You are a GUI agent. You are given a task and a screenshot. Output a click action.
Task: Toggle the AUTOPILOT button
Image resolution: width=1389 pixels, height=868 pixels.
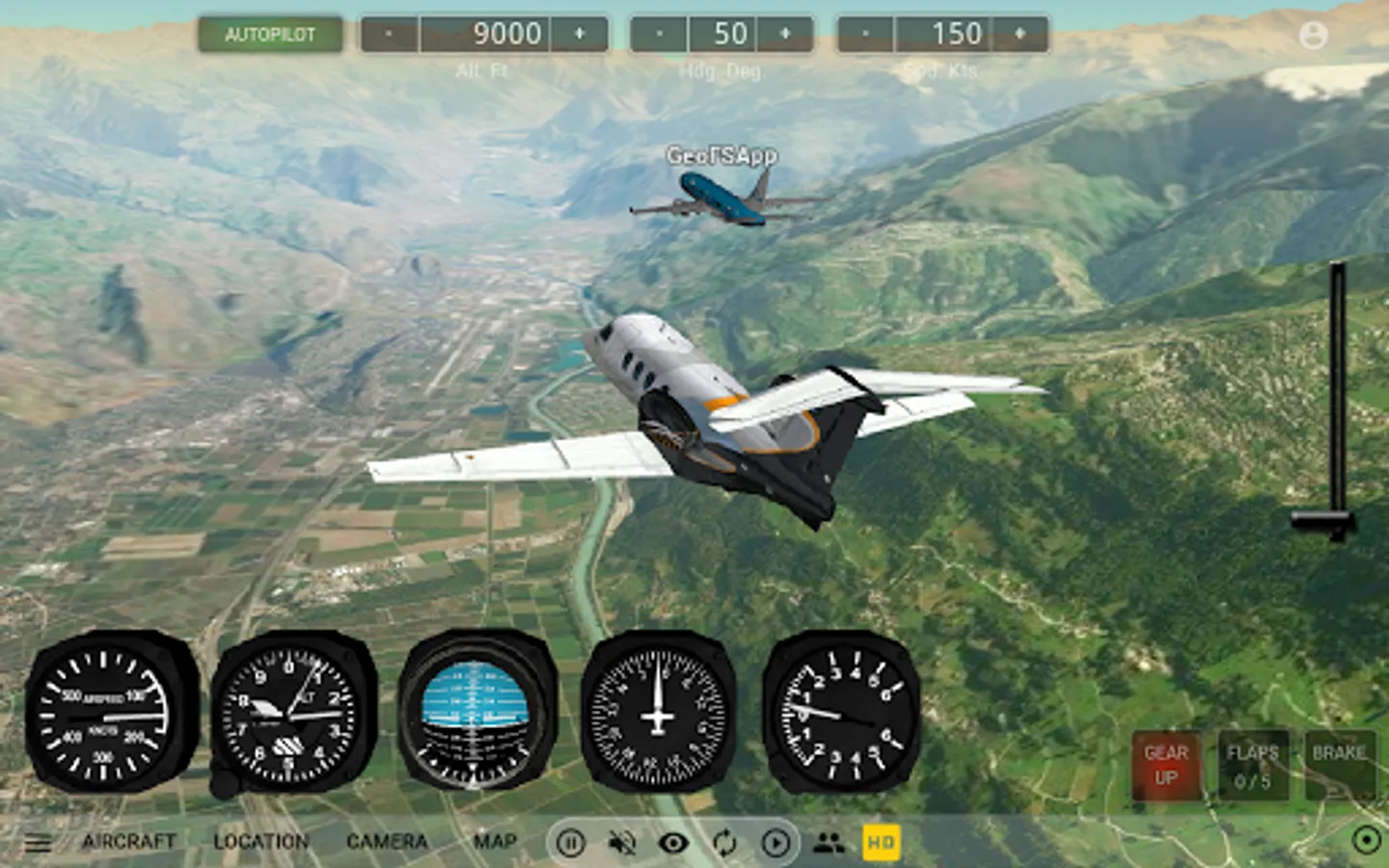point(270,35)
